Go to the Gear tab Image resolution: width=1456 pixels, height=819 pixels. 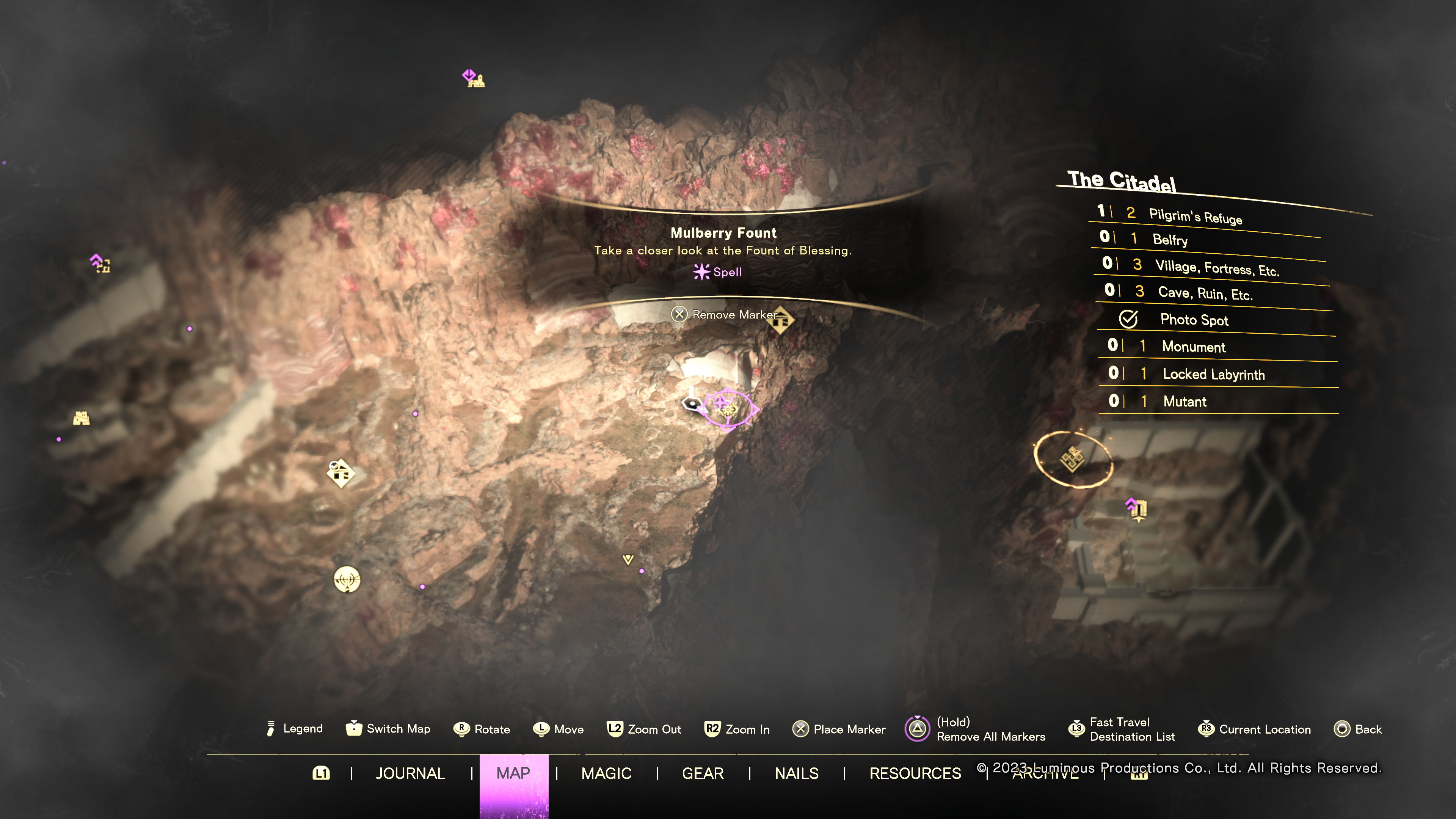[x=703, y=773]
